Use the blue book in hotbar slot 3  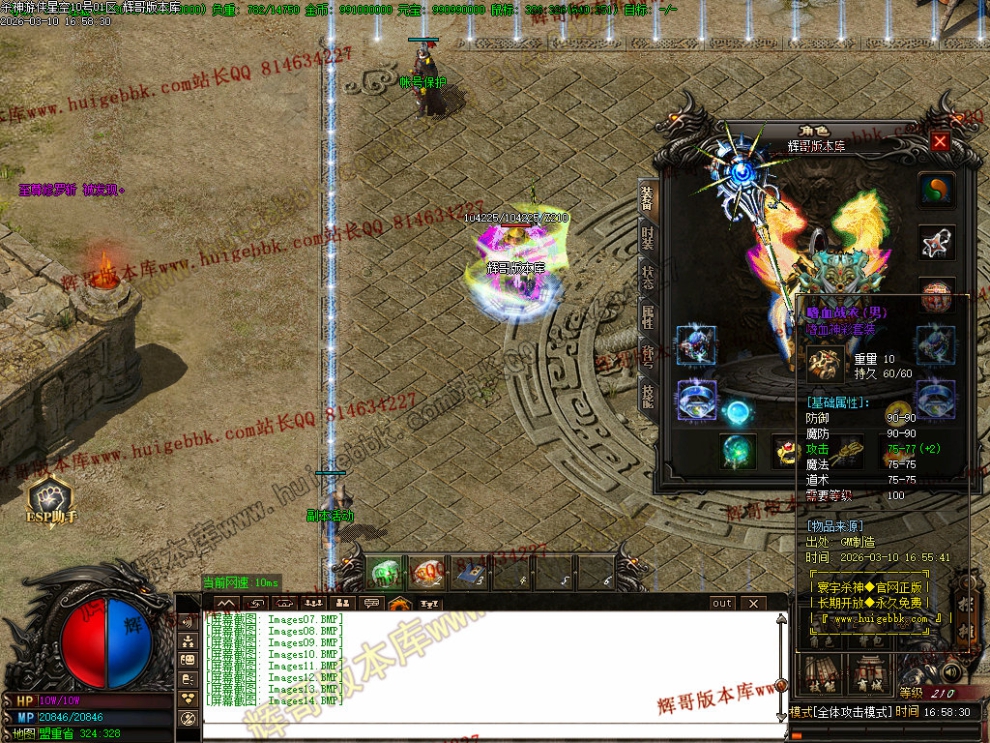(467, 572)
